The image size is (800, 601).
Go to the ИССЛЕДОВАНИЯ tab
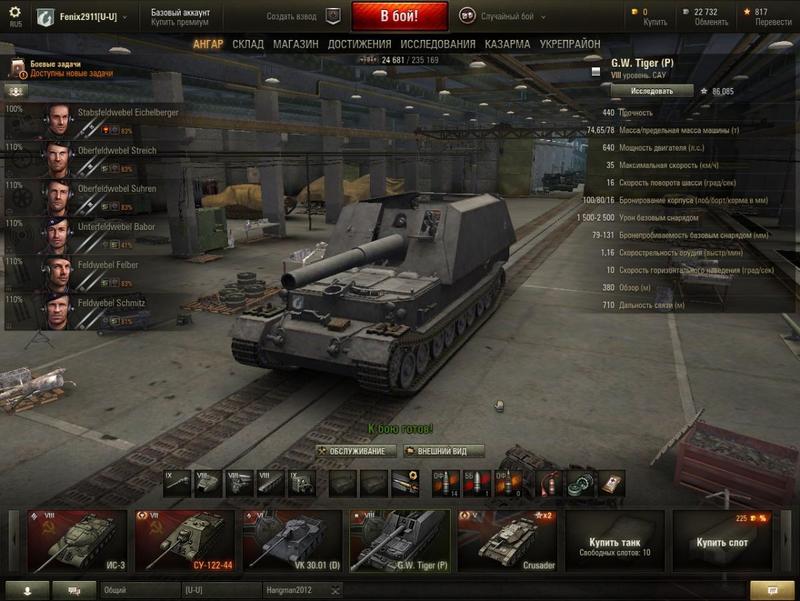coord(438,45)
